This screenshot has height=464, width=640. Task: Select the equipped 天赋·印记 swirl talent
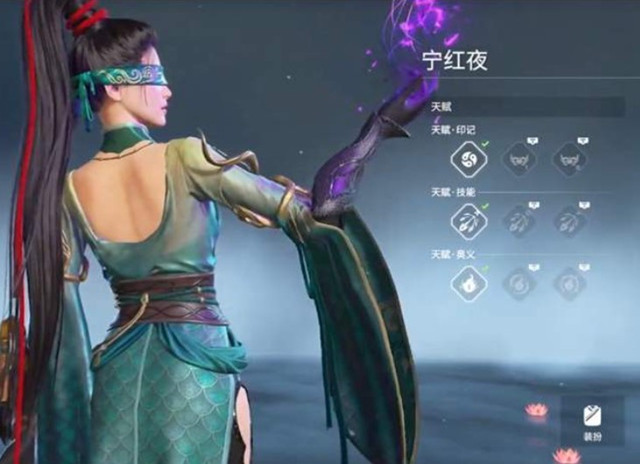coord(468,159)
